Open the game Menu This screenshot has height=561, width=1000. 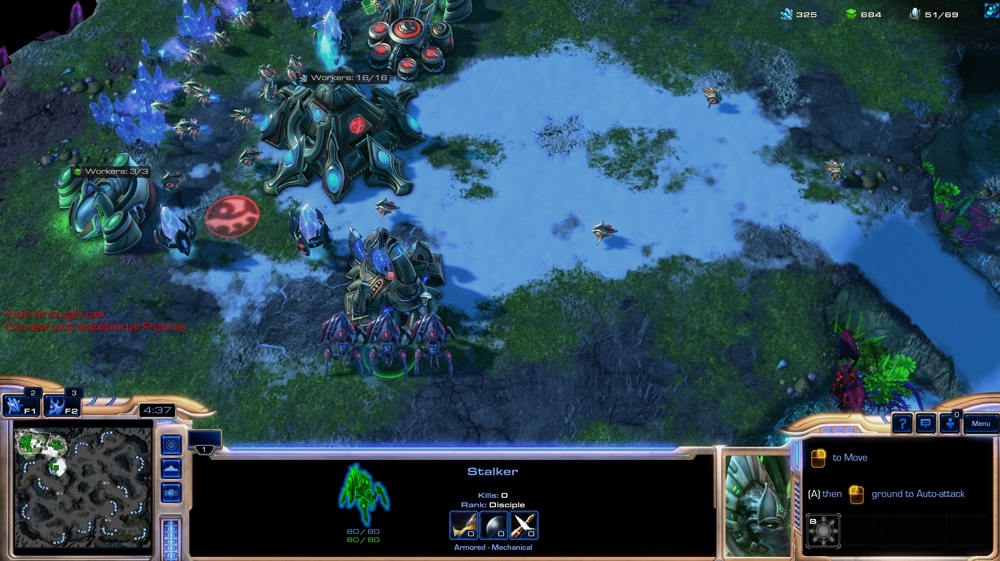[980, 424]
